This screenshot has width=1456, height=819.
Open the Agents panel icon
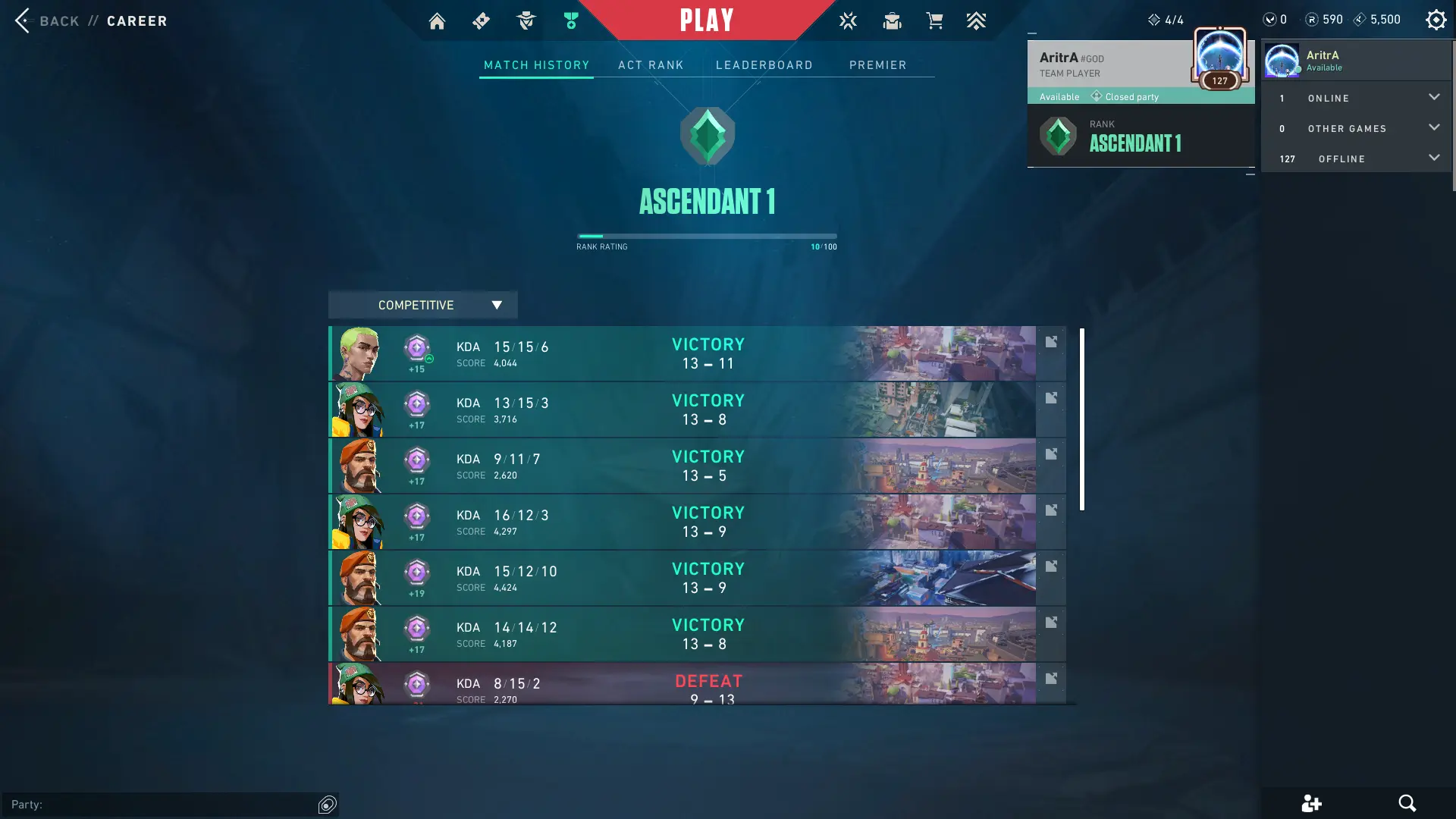click(x=526, y=21)
